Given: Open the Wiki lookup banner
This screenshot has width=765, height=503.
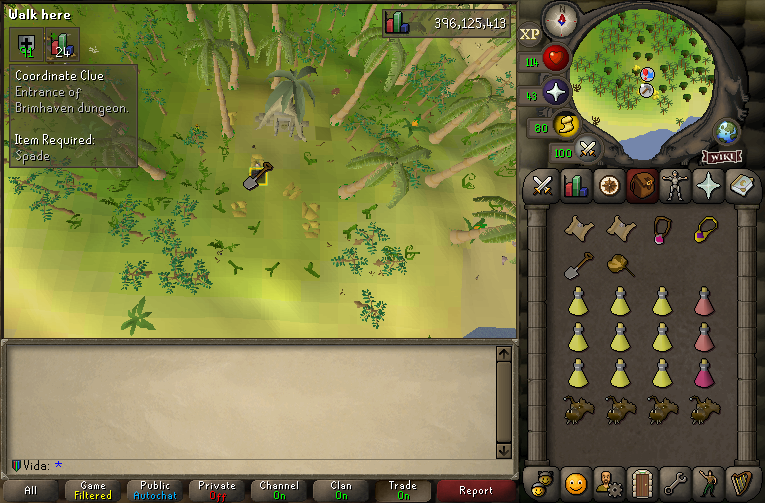Looking at the screenshot, I should [x=721, y=156].
